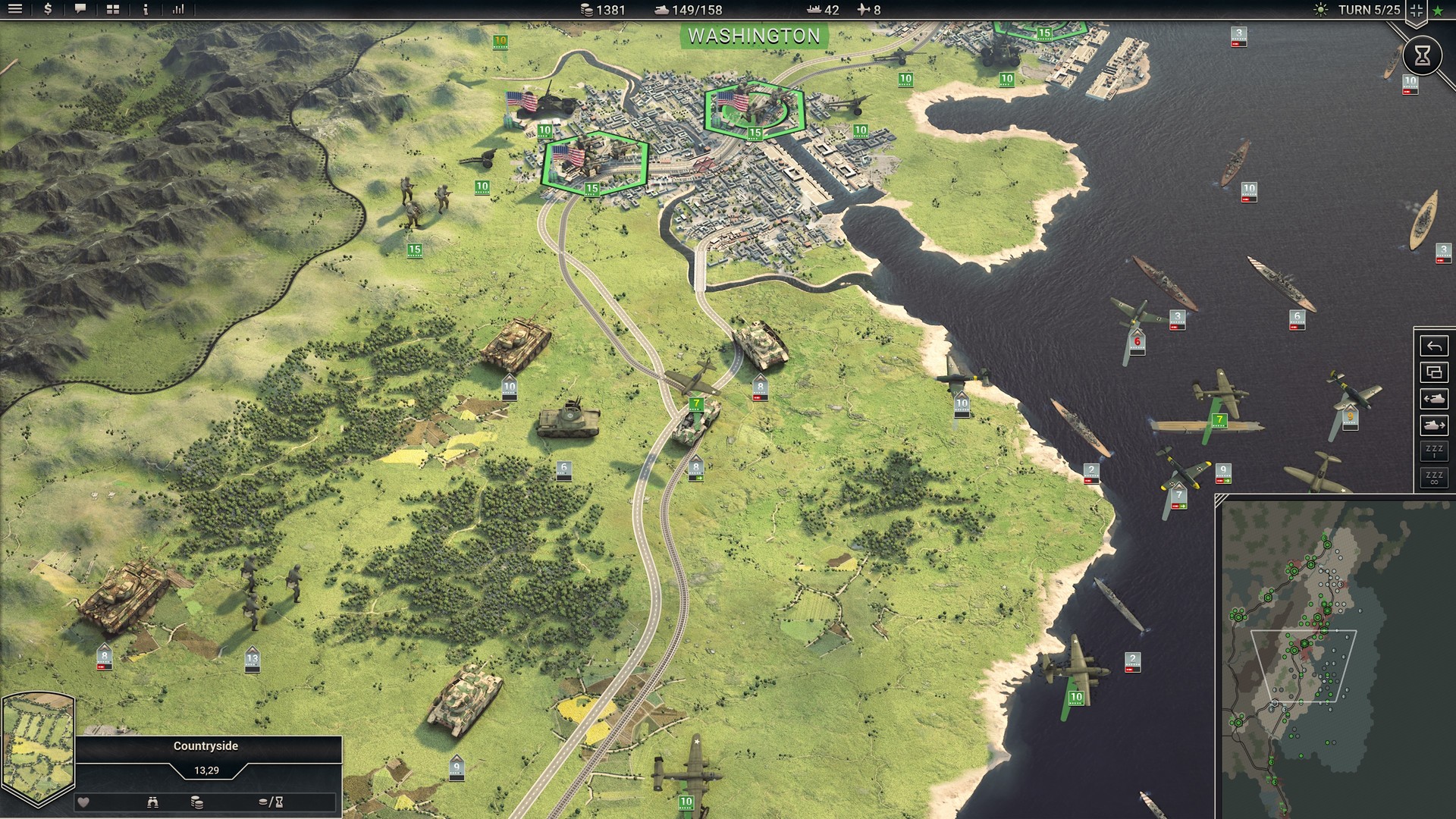Click the WASHINGTON city name banner

coord(755,35)
